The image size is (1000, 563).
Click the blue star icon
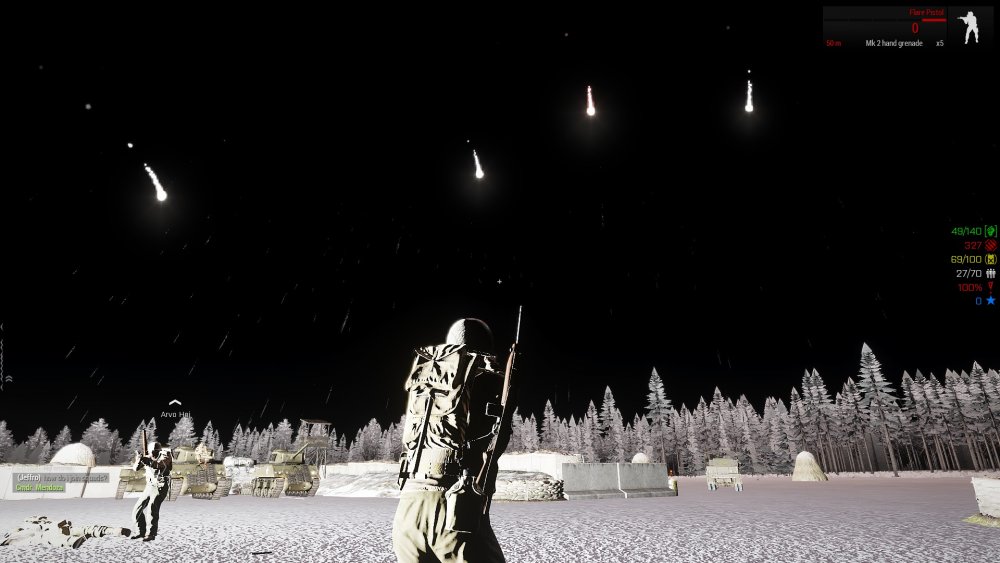click(991, 300)
